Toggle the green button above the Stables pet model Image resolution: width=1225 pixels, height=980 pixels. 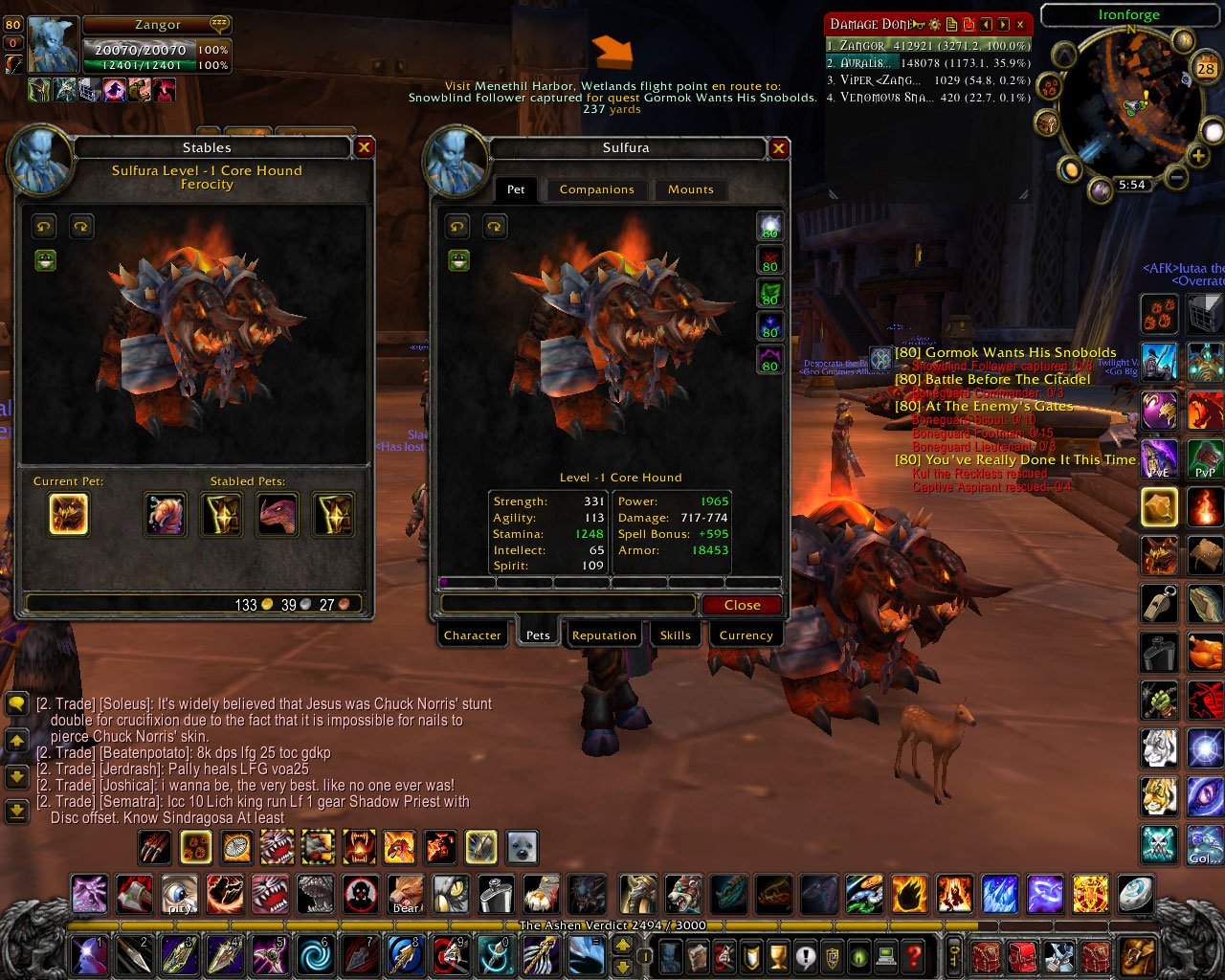(46, 259)
